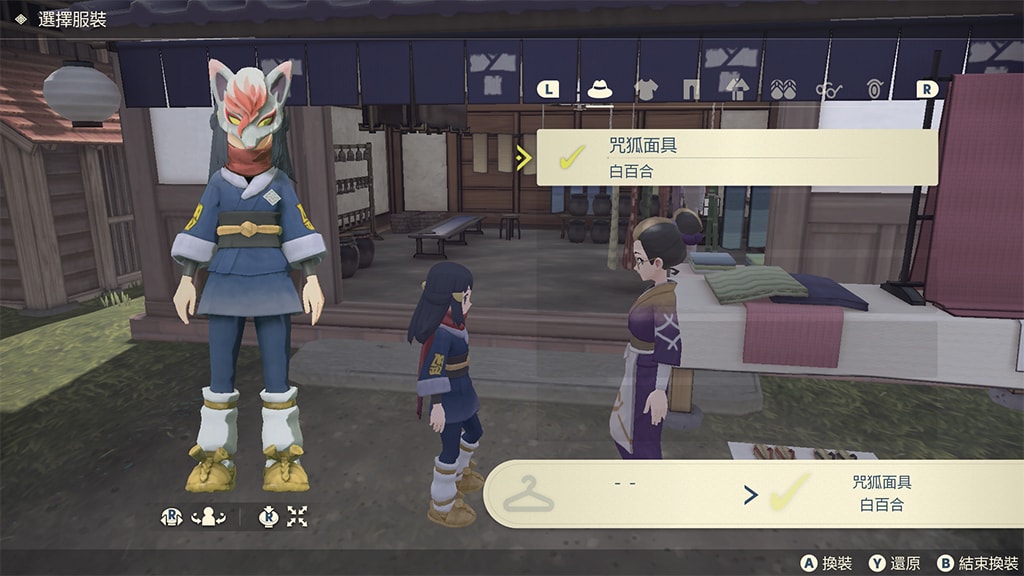
Task: Switch to the hat category tab
Action: click(x=599, y=89)
